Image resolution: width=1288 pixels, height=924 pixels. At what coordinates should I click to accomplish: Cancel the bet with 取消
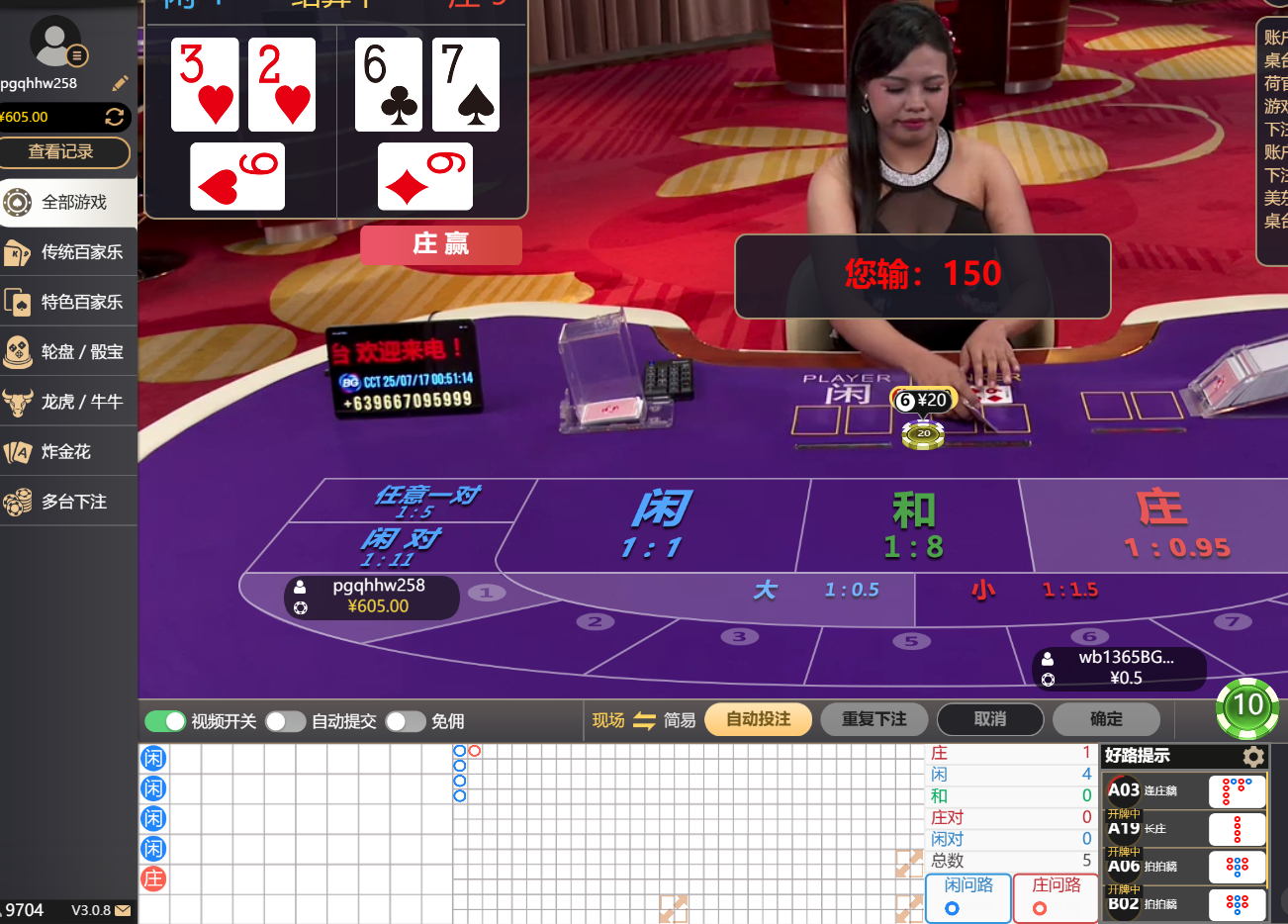click(989, 719)
